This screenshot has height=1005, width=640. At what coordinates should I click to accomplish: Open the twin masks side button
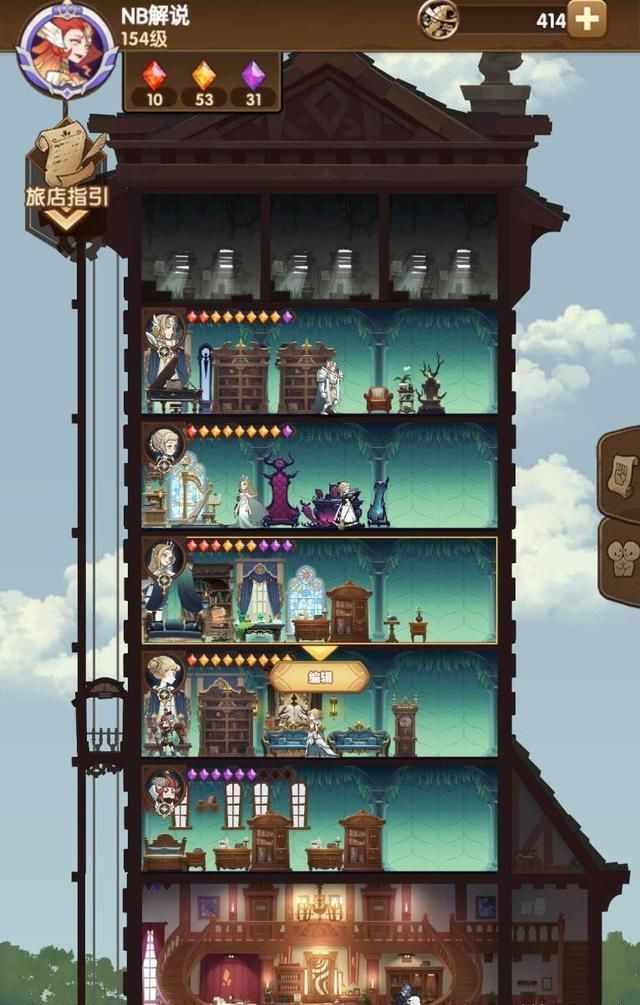tap(620, 559)
